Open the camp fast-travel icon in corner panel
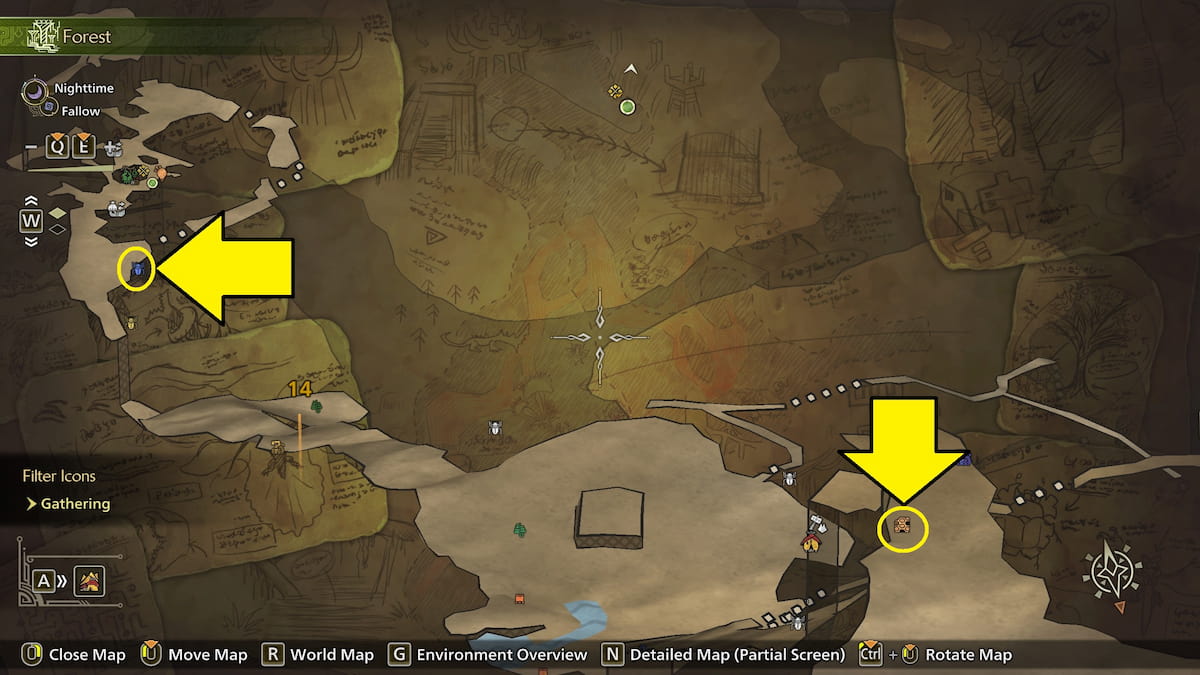The width and height of the screenshot is (1200, 675). (x=89, y=580)
